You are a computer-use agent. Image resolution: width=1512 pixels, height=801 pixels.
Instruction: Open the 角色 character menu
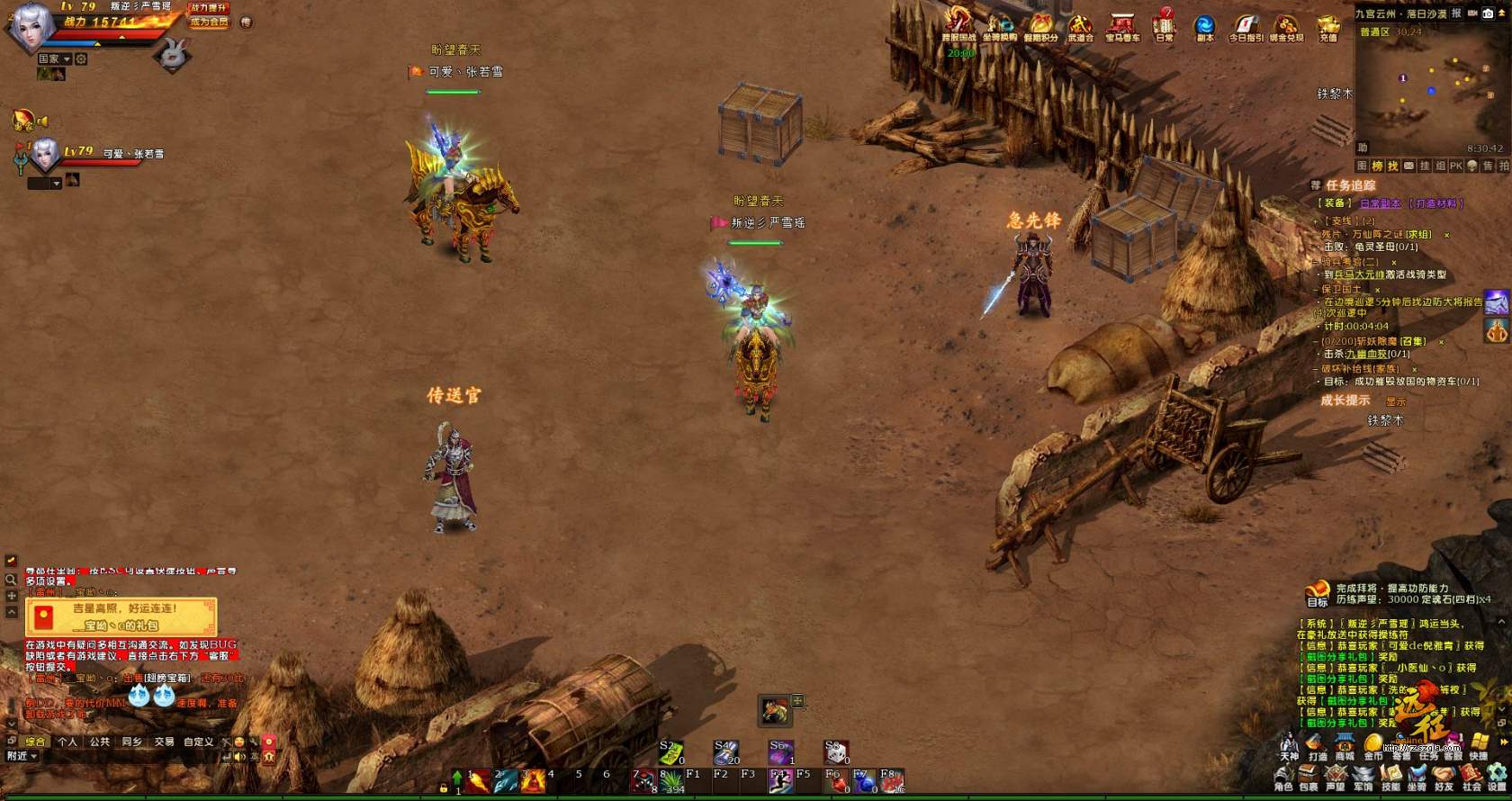(x=1283, y=778)
